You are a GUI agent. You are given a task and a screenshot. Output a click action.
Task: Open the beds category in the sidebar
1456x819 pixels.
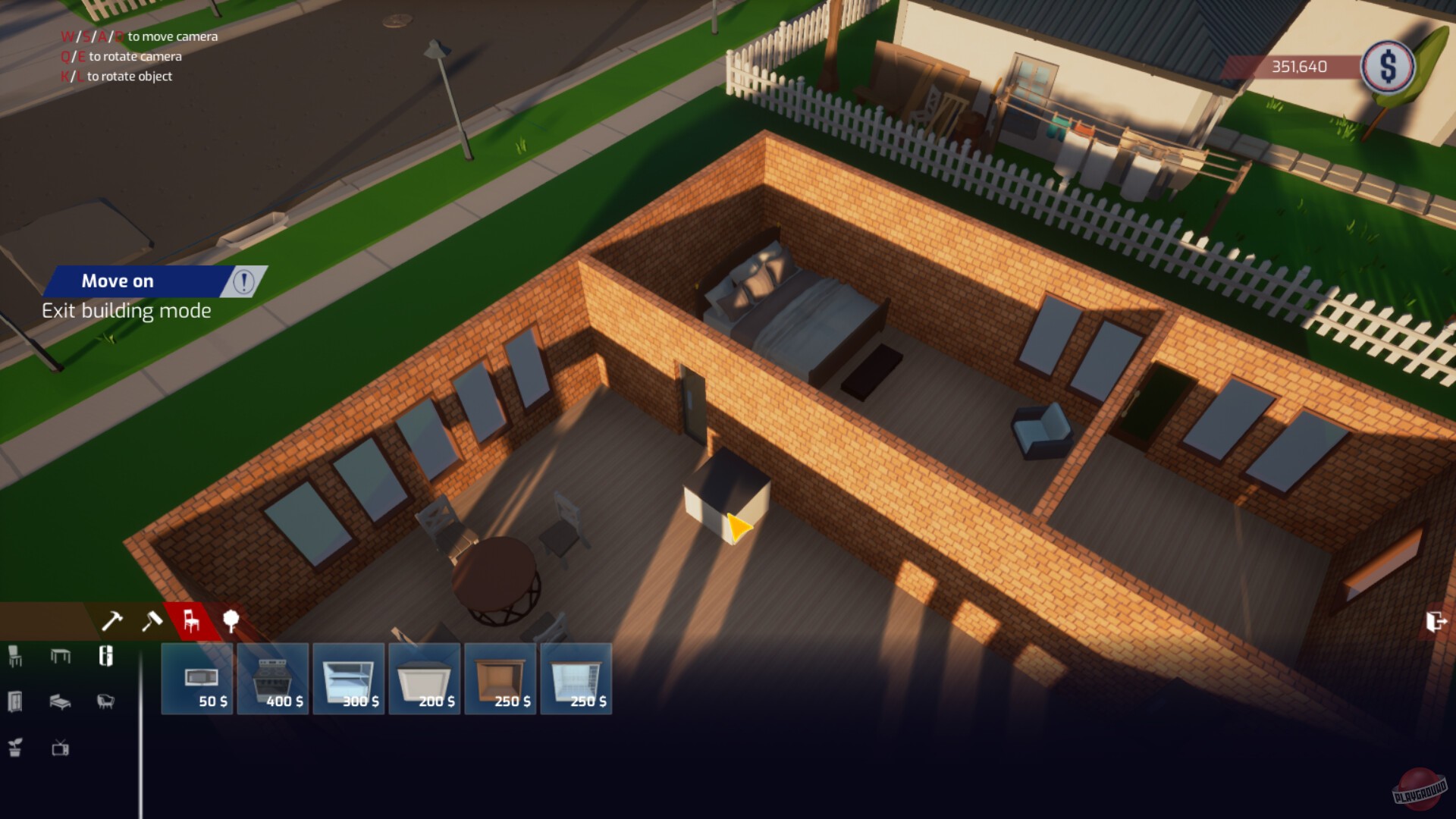click(62, 703)
